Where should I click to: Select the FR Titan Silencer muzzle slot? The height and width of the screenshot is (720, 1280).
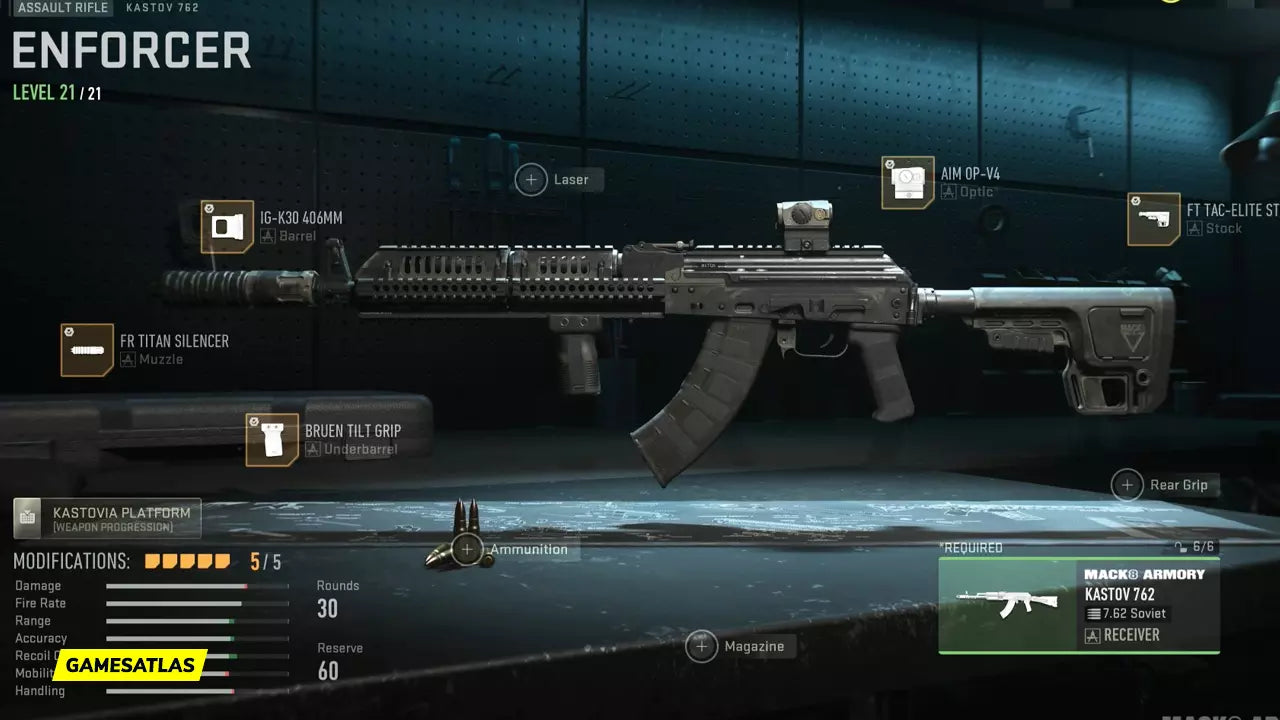coord(87,350)
